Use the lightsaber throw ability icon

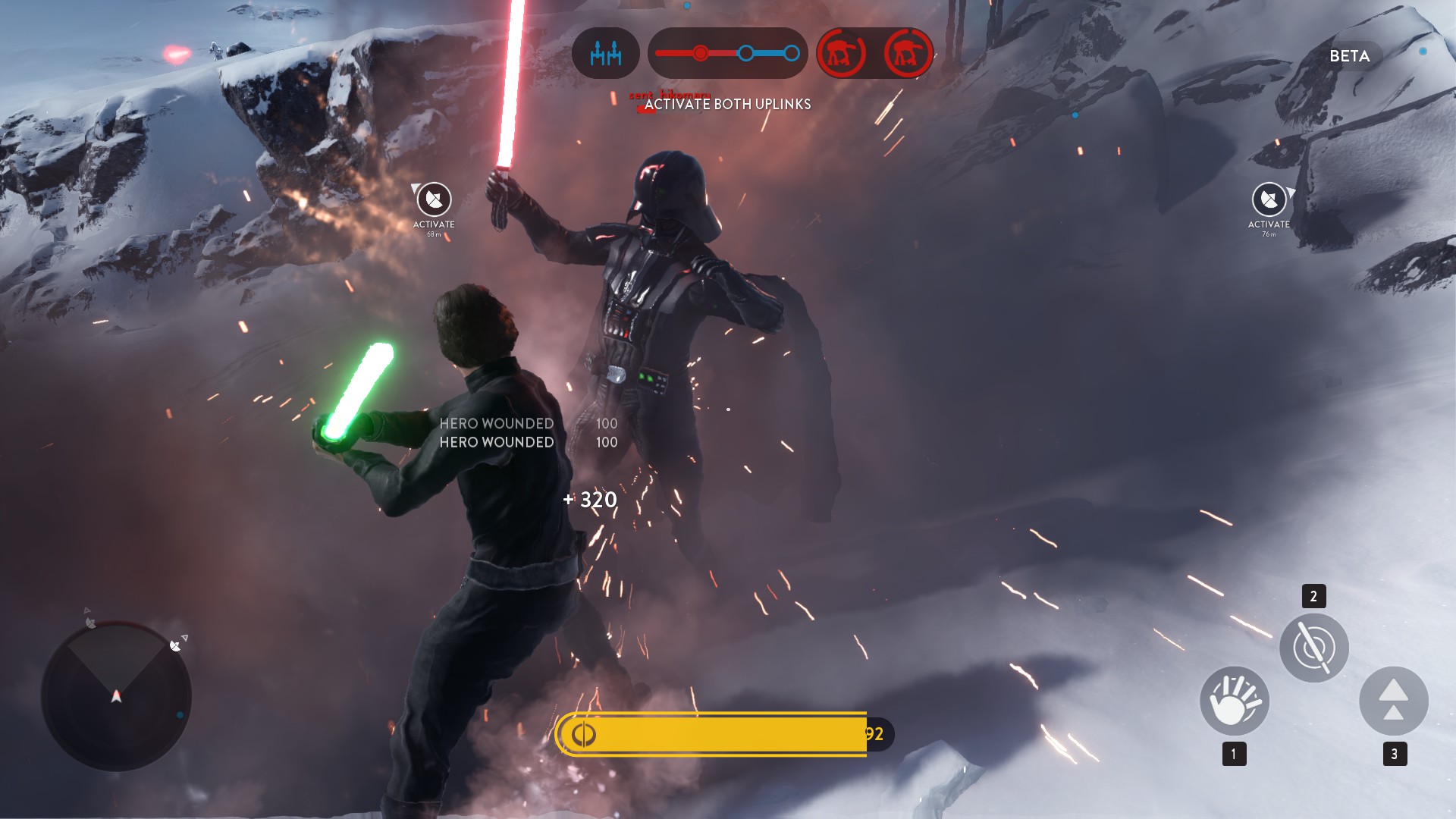point(1313,648)
